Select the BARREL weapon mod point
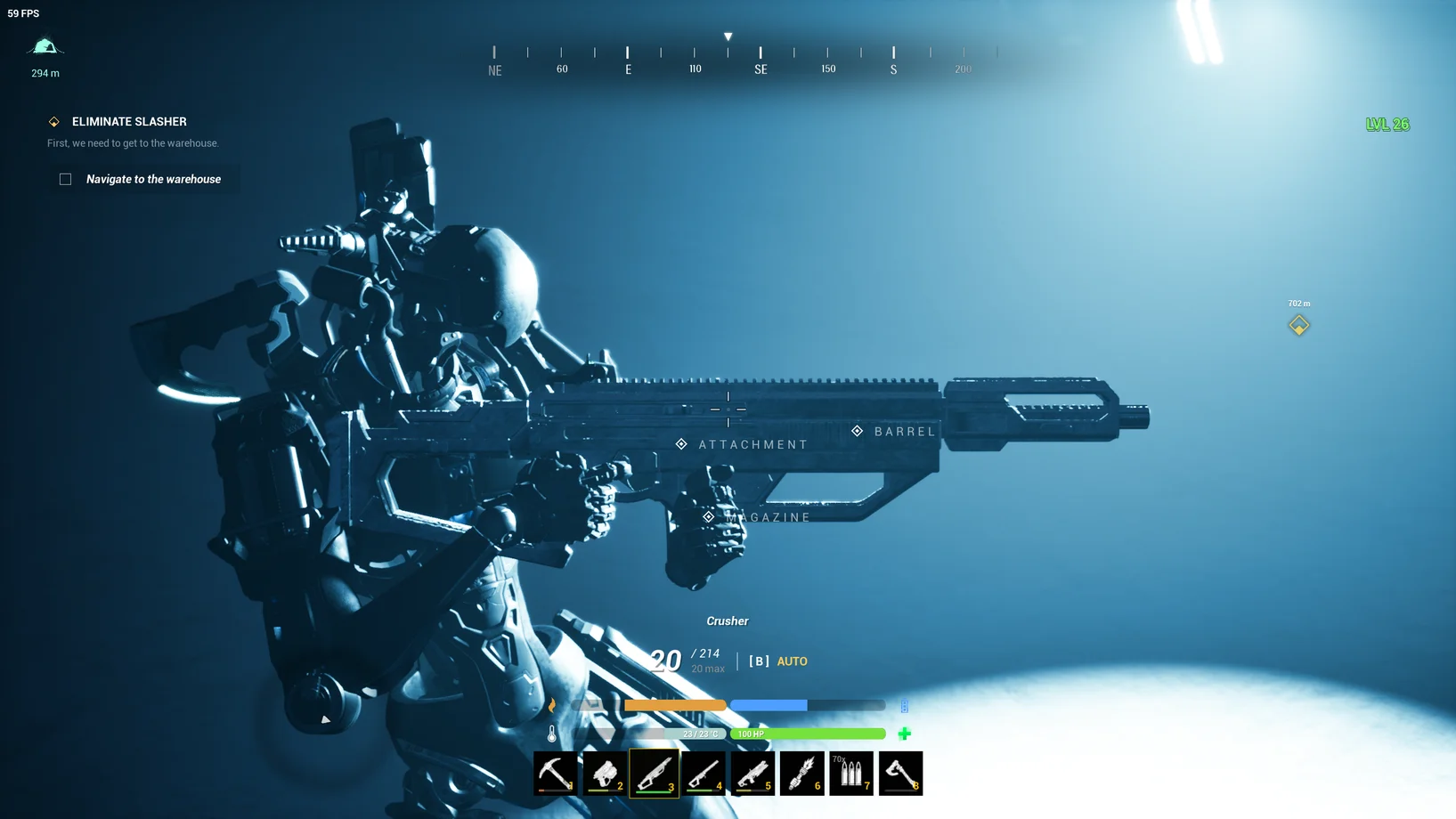Image resolution: width=1456 pixels, height=819 pixels. pos(857,431)
